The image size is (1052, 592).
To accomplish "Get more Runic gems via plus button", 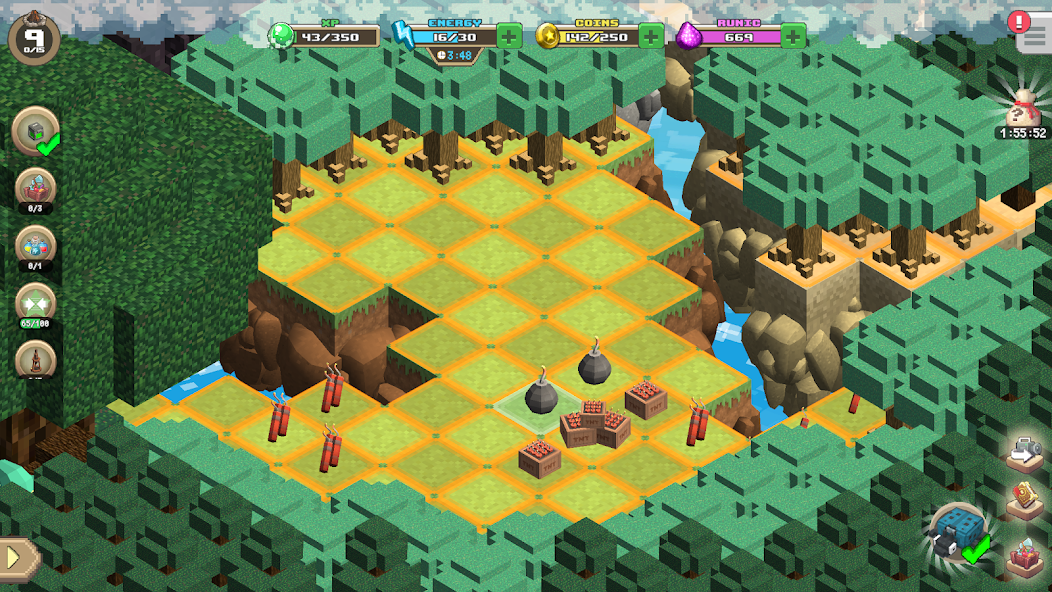I will [793, 36].
